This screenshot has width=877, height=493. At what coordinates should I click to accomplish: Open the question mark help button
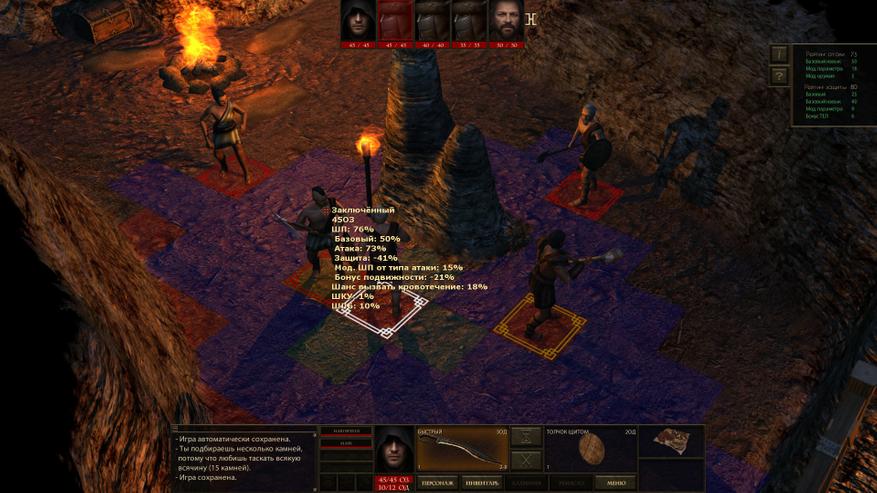click(779, 76)
